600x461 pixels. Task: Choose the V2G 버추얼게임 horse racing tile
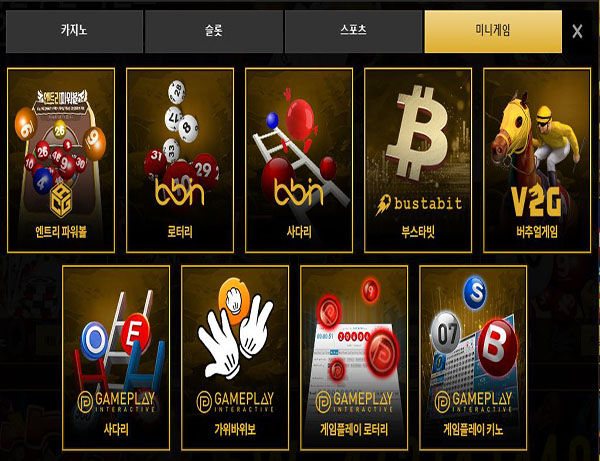click(x=537, y=160)
